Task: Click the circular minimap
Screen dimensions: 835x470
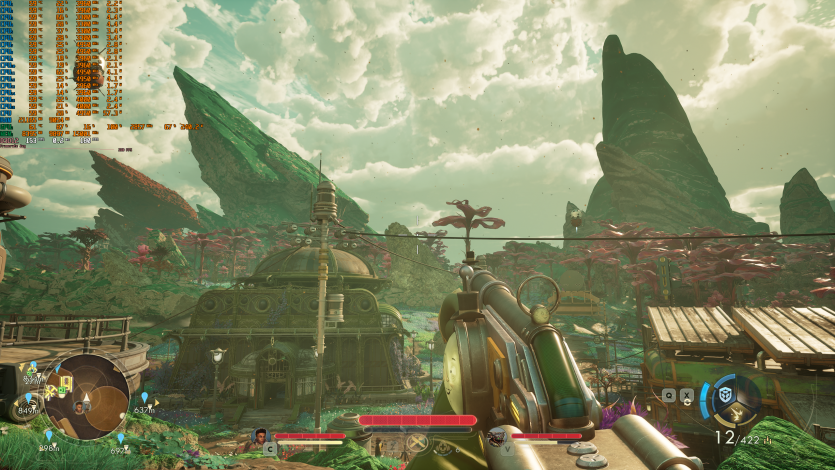Action: pos(85,396)
